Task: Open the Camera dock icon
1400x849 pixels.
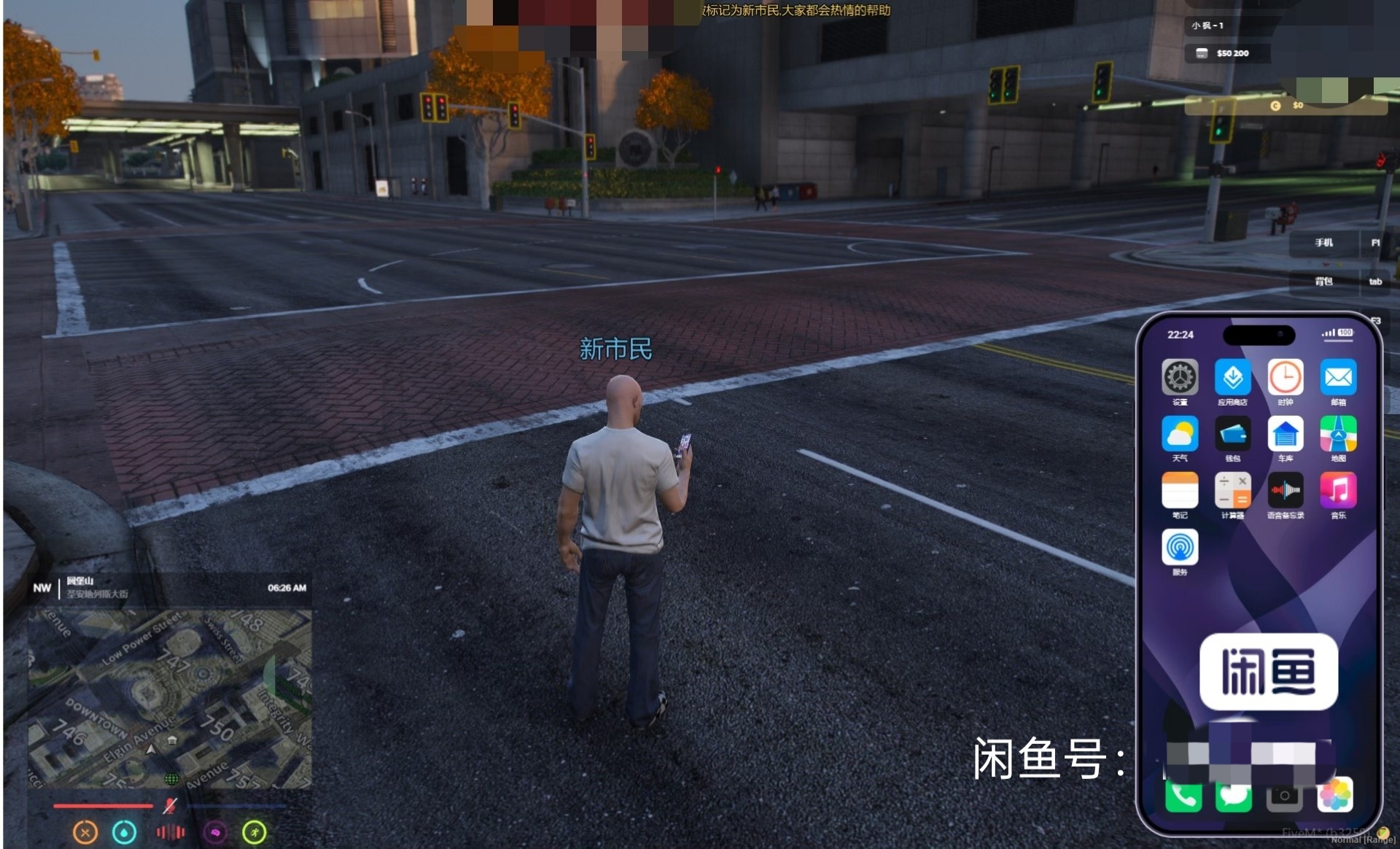Action: click(1284, 796)
